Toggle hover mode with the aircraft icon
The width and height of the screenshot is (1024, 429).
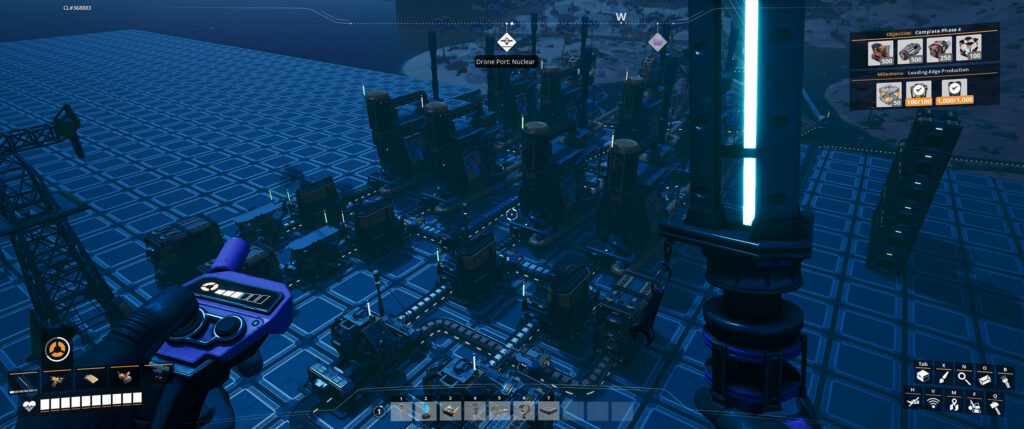[x=914, y=401]
